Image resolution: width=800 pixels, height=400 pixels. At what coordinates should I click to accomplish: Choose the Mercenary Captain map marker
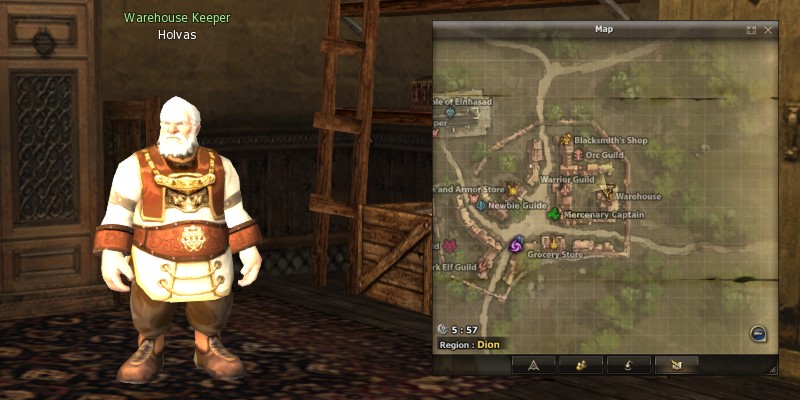tap(554, 214)
